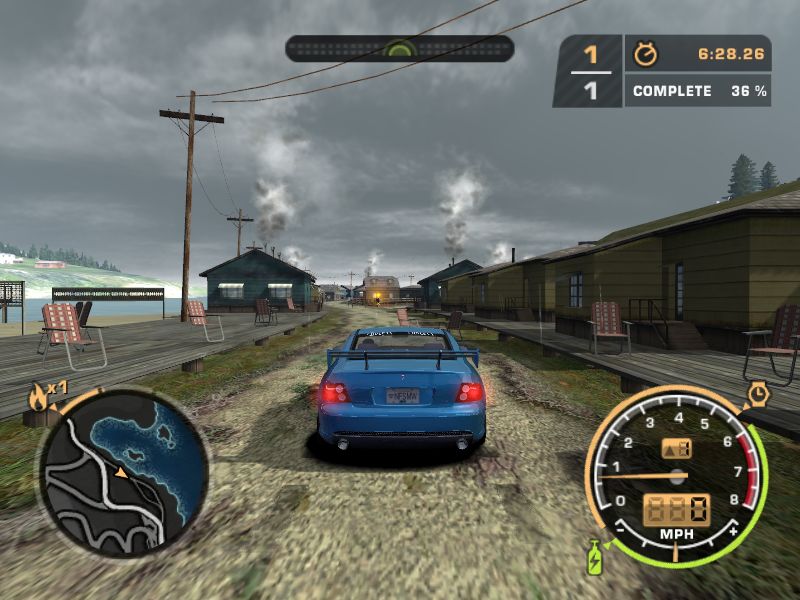Viewport: 800px width, 600px height.
Task: Trigger the orange Speedbreaker stopwatch icon
Action: click(757, 394)
